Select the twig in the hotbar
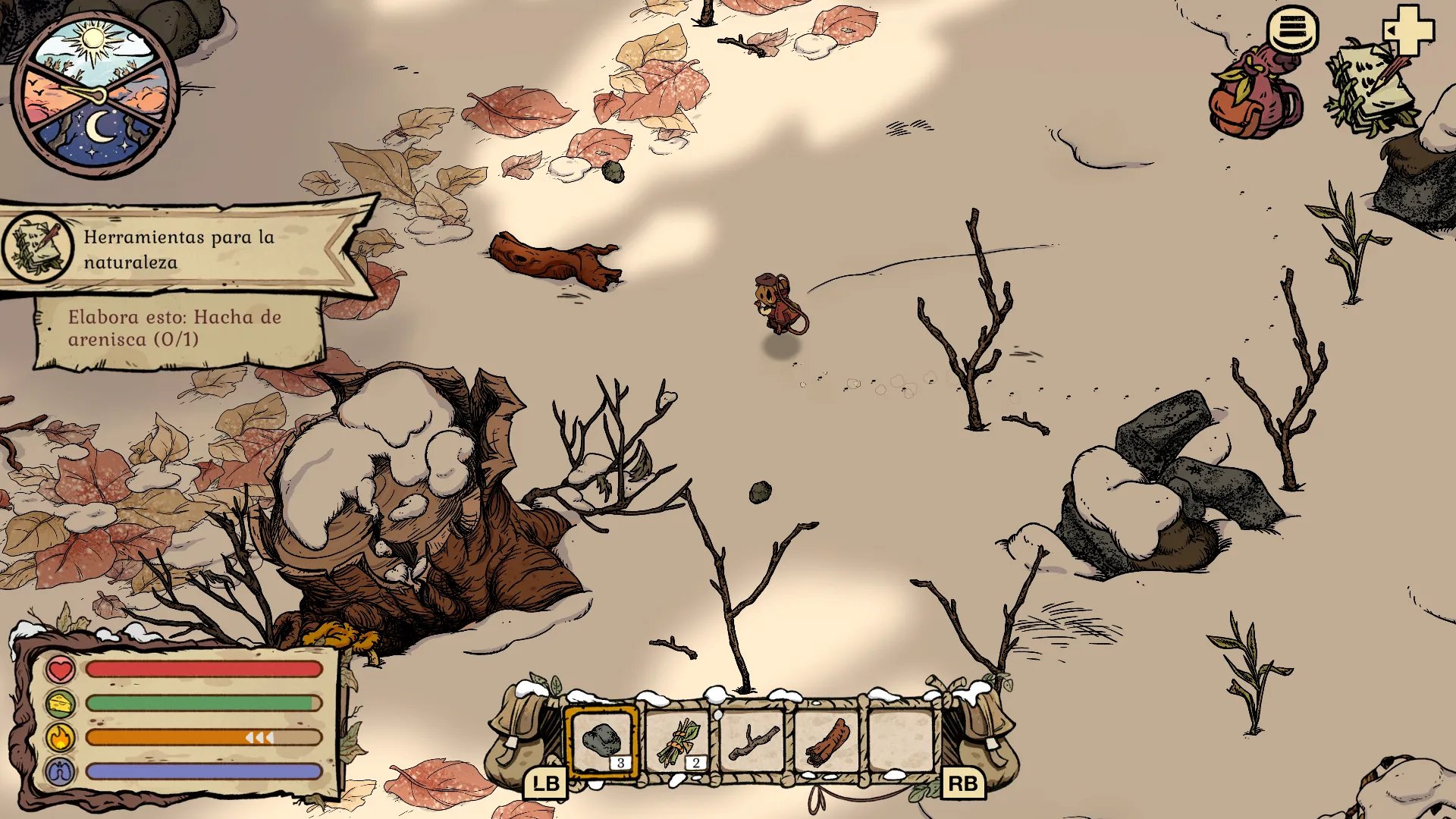The width and height of the screenshot is (1456, 819). (752, 741)
